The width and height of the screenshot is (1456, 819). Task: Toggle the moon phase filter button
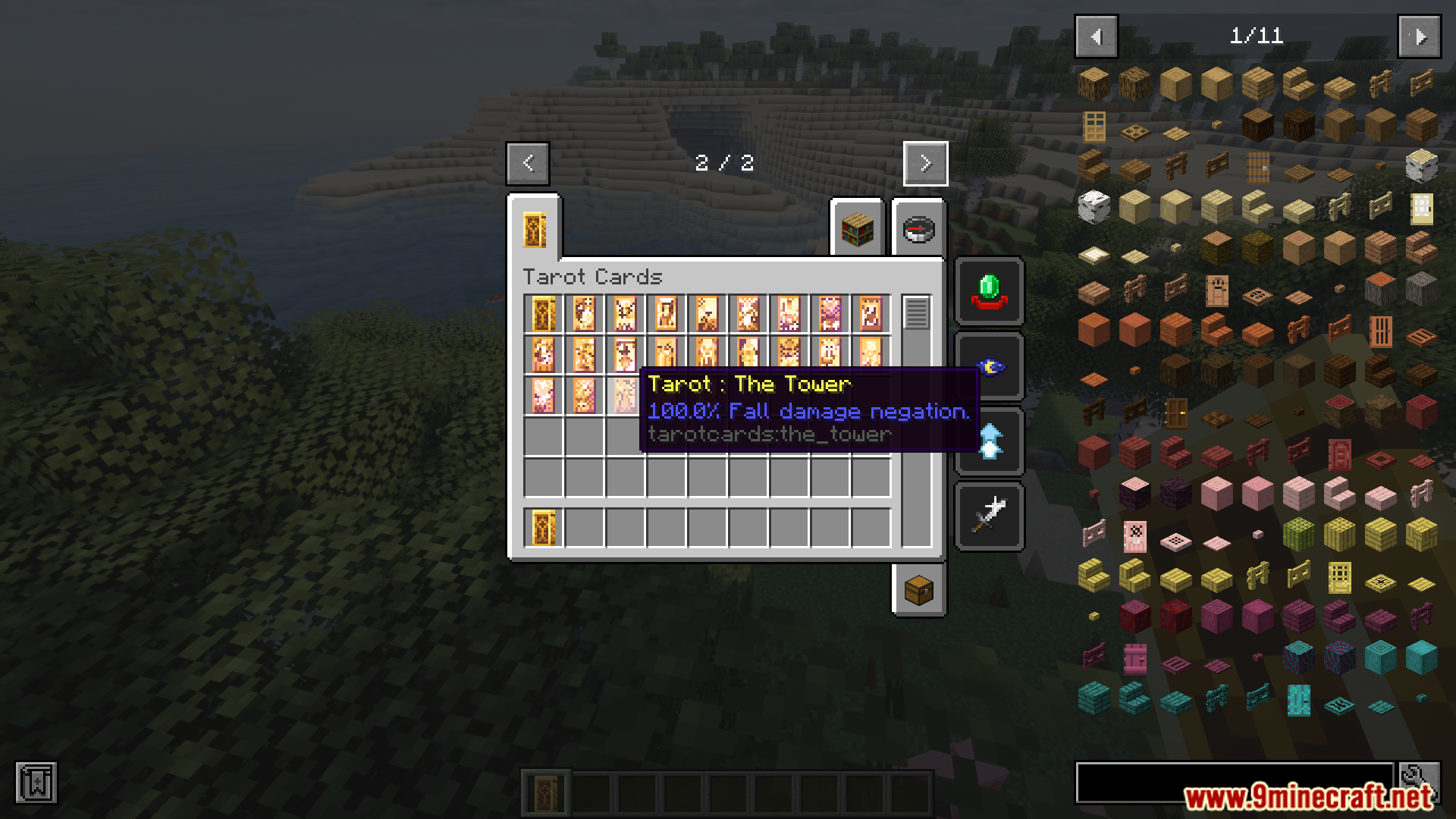coord(988,366)
